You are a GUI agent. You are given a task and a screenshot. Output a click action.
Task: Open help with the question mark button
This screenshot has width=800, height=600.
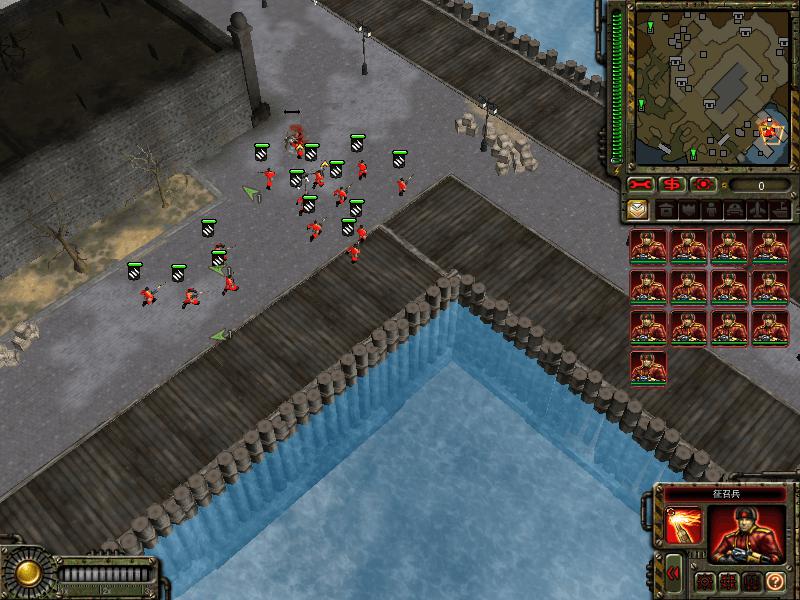775,582
